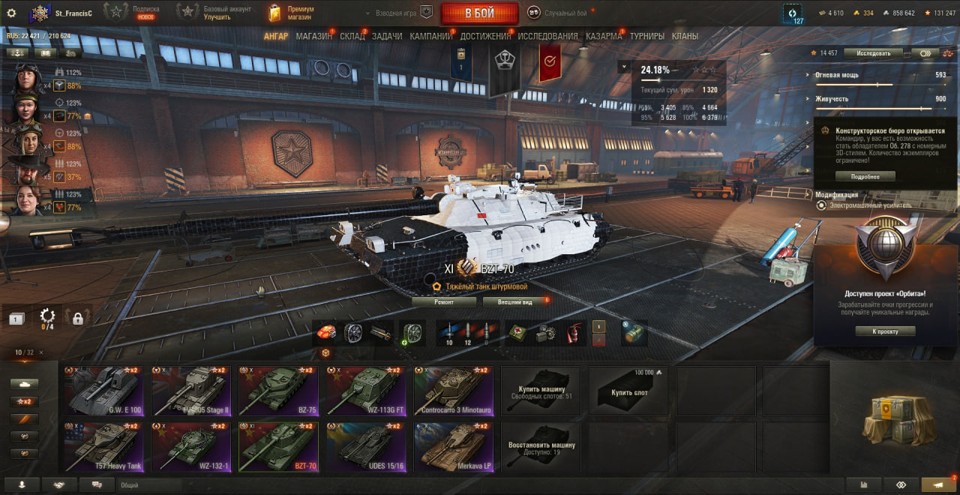Choose the WZ-113G FT tank card

(x=365, y=391)
